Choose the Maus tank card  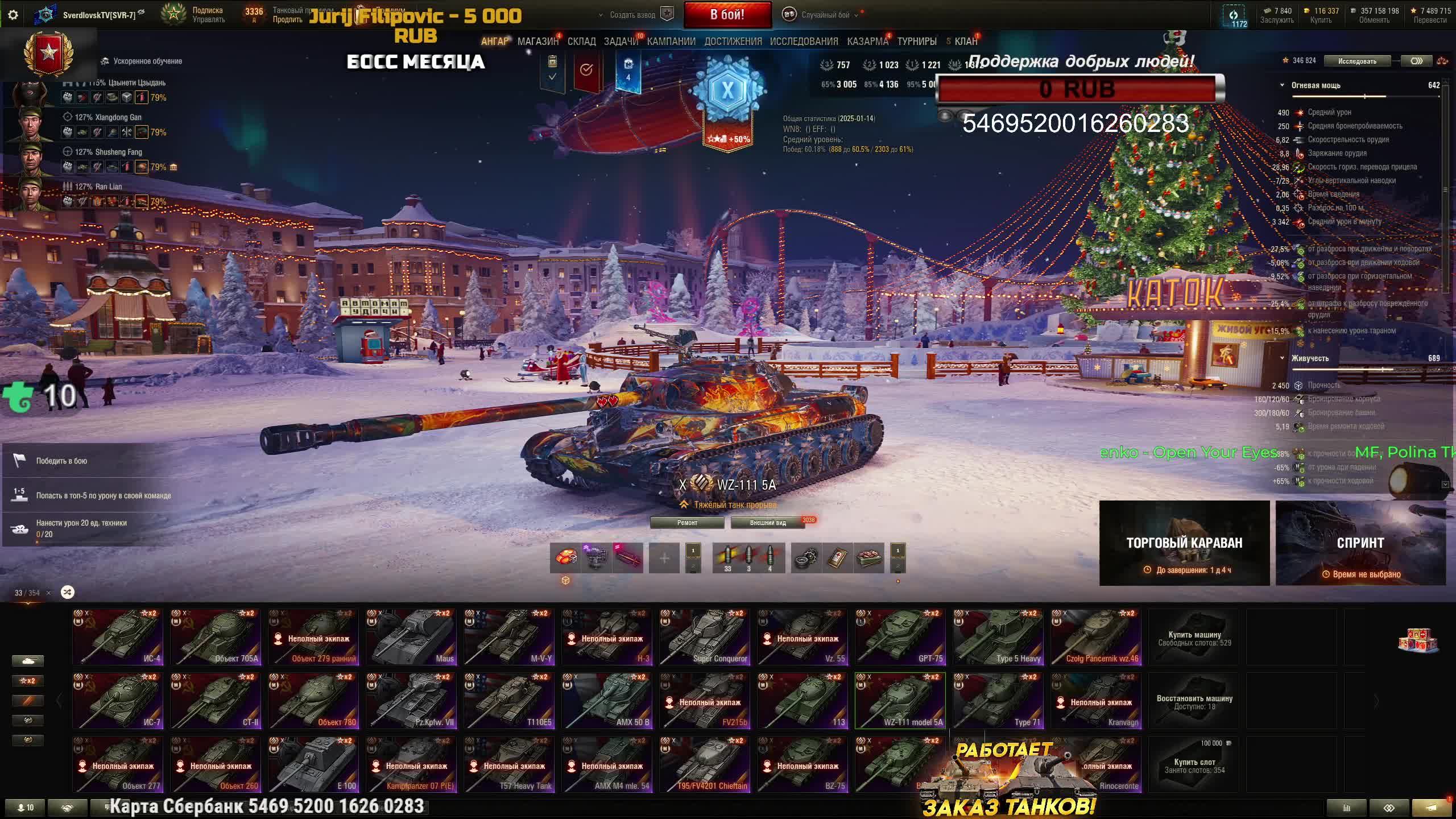pos(411,637)
